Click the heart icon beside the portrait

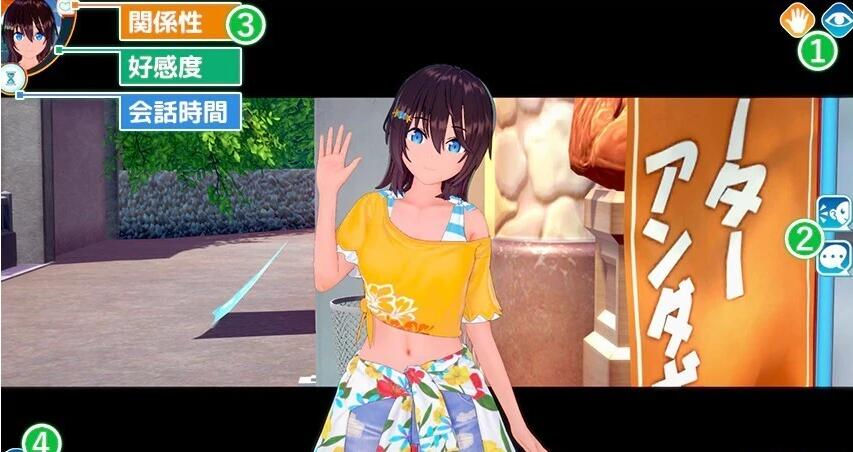coord(66,6)
